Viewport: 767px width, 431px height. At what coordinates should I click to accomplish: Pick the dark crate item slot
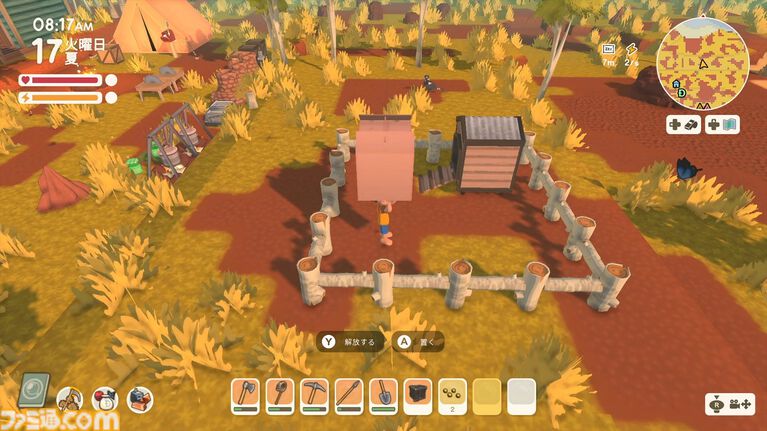[418, 395]
